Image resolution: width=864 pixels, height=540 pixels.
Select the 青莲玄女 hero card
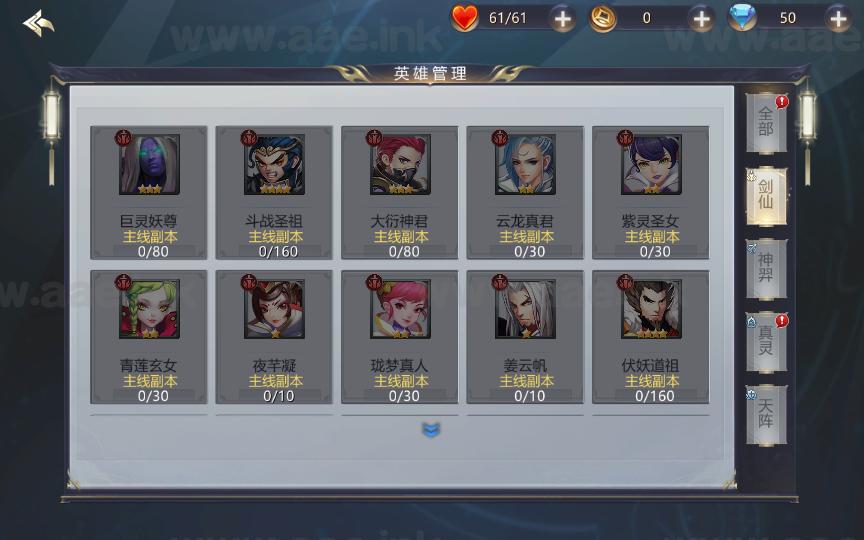pyautogui.click(x=149, y=337)
